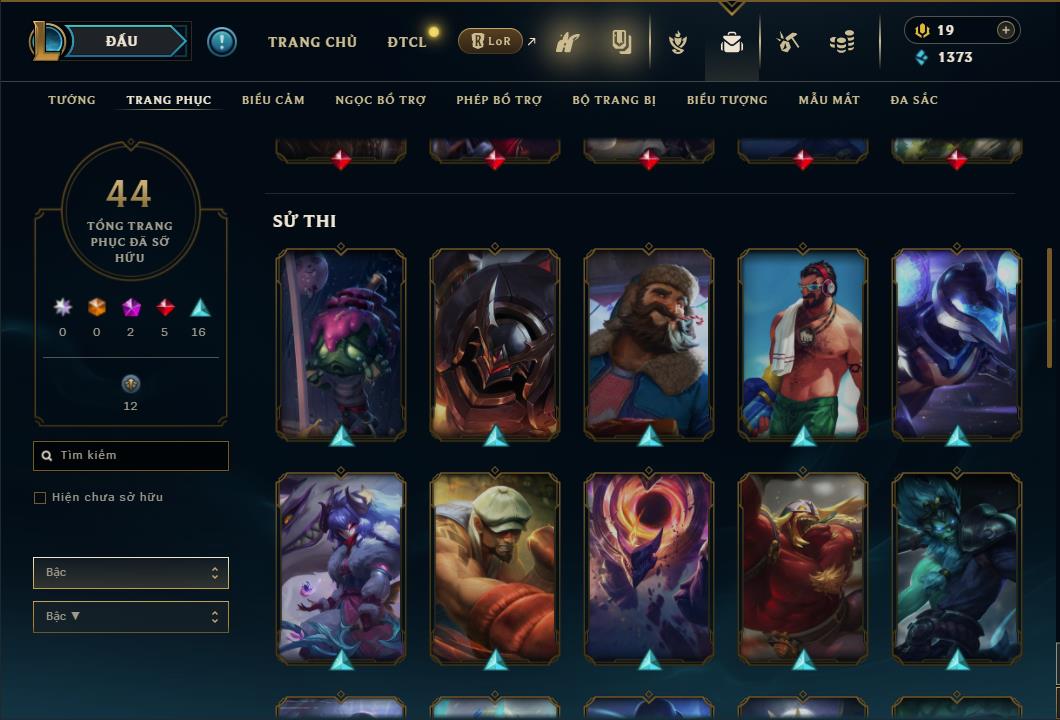
Task: Open the TRANG CHỦ home page
Action: (312, 42)
